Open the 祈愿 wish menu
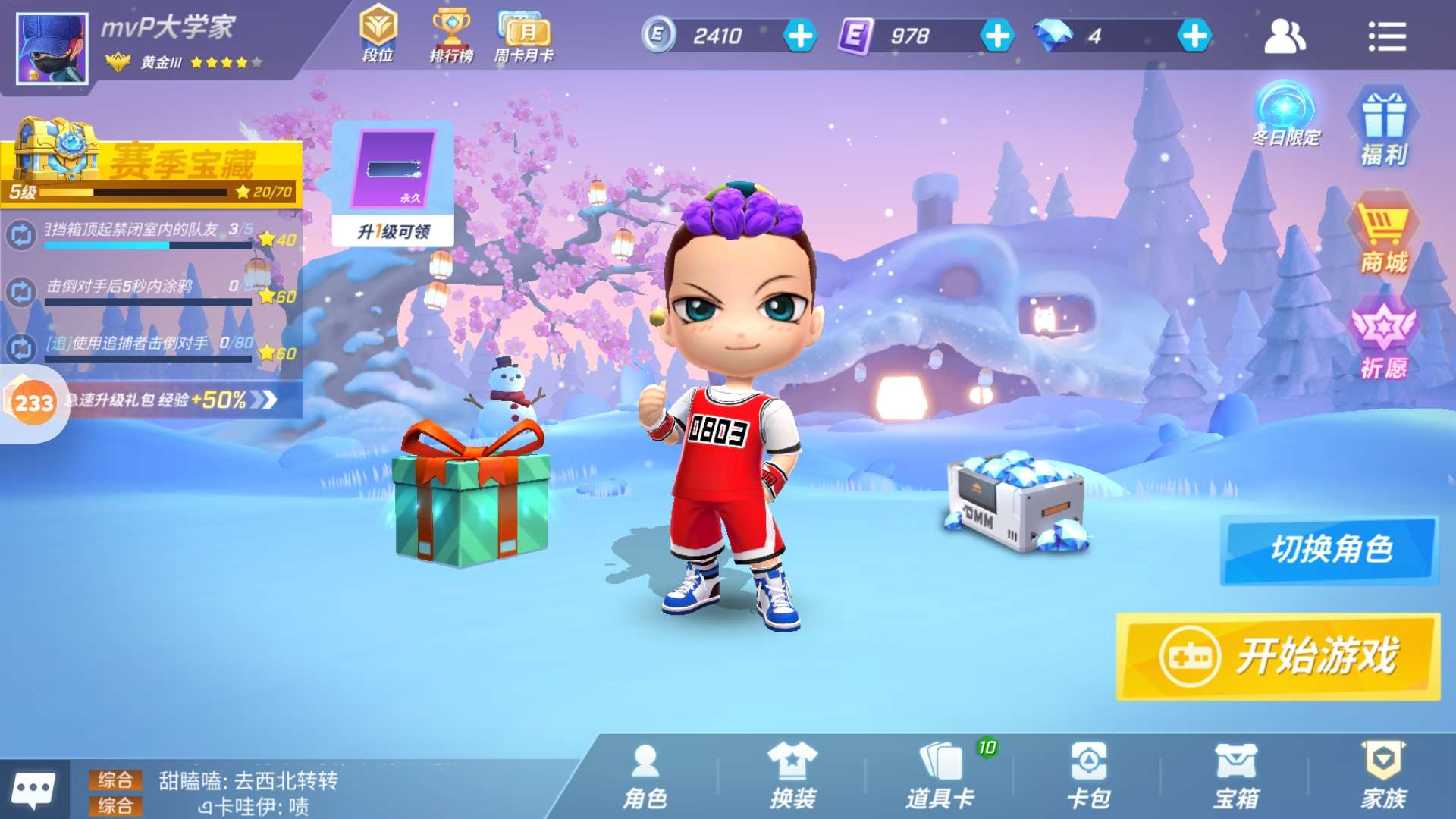 [1383, 341]
